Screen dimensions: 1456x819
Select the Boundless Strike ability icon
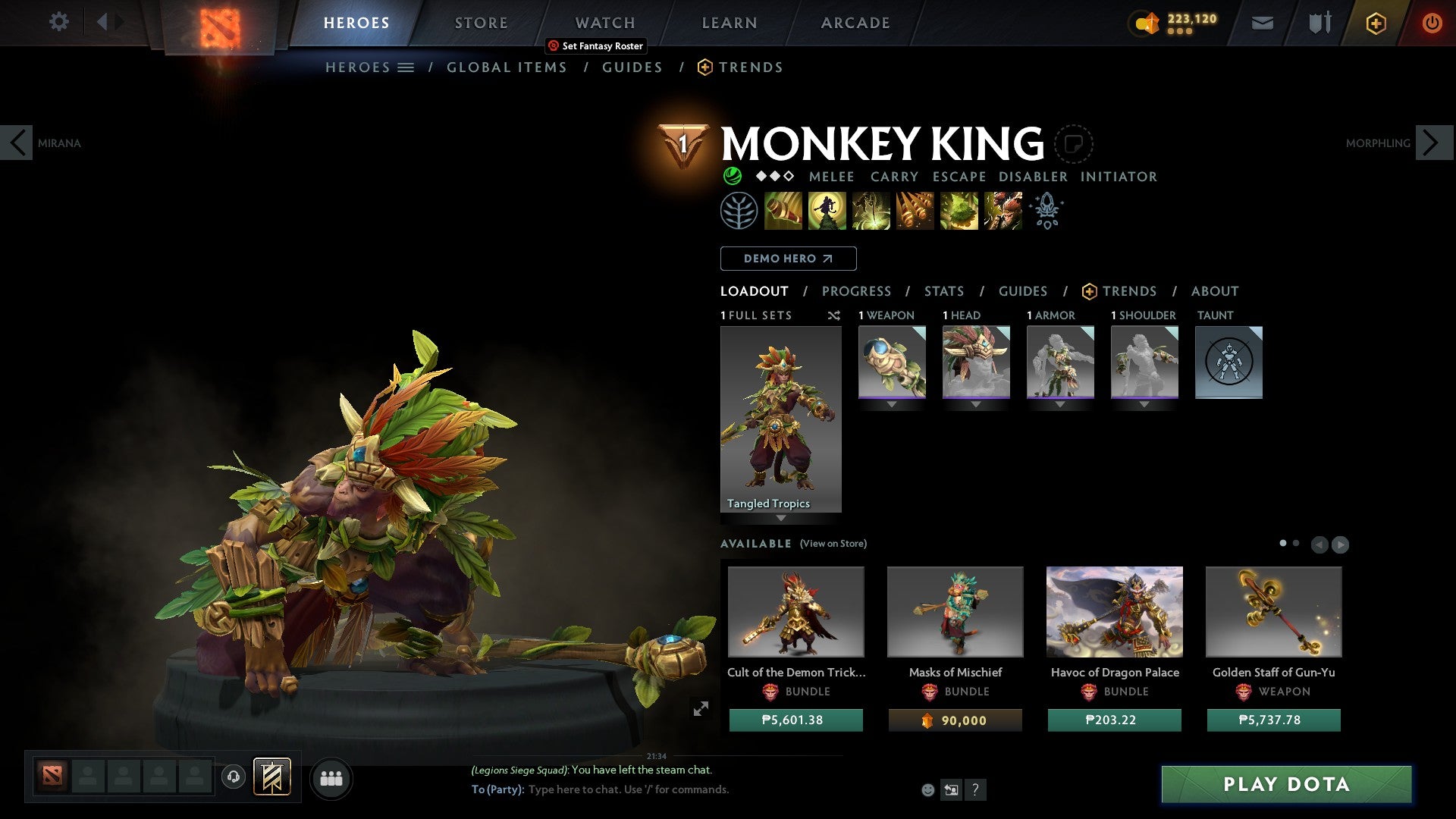click(x=783, y=211)
